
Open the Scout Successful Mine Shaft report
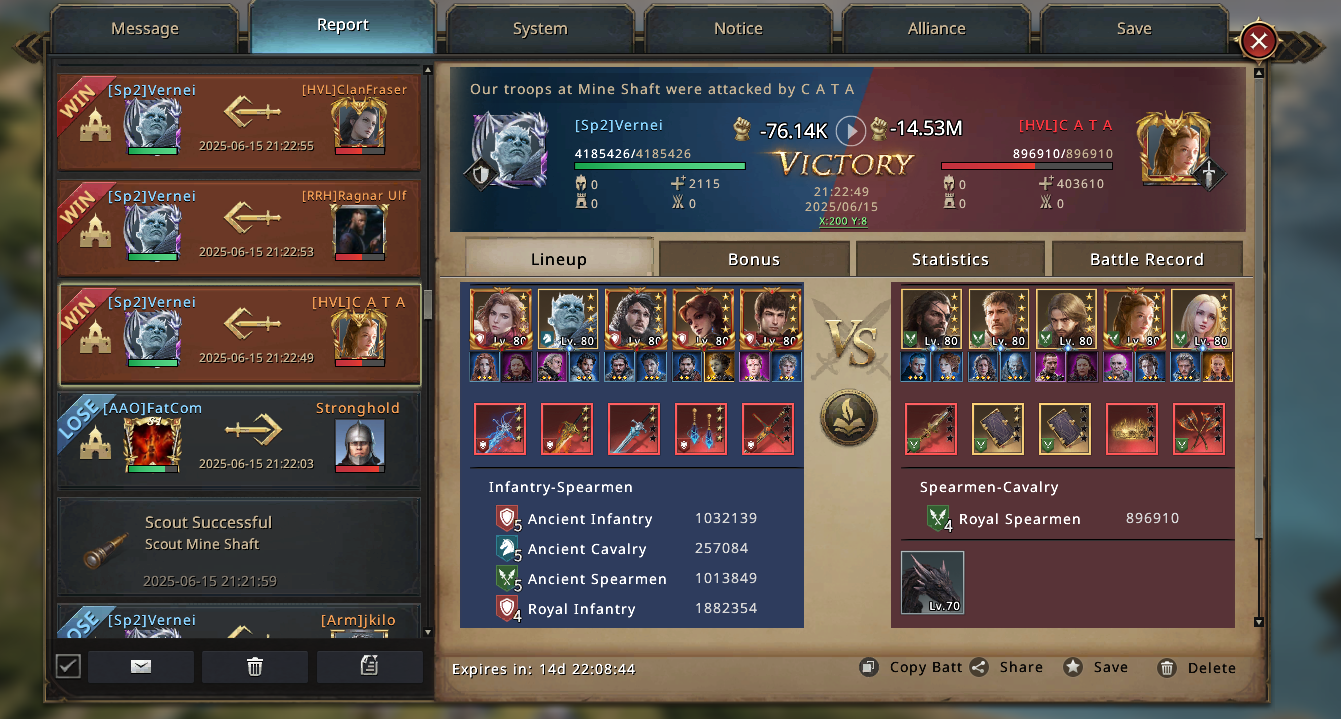tap(239, 547)
